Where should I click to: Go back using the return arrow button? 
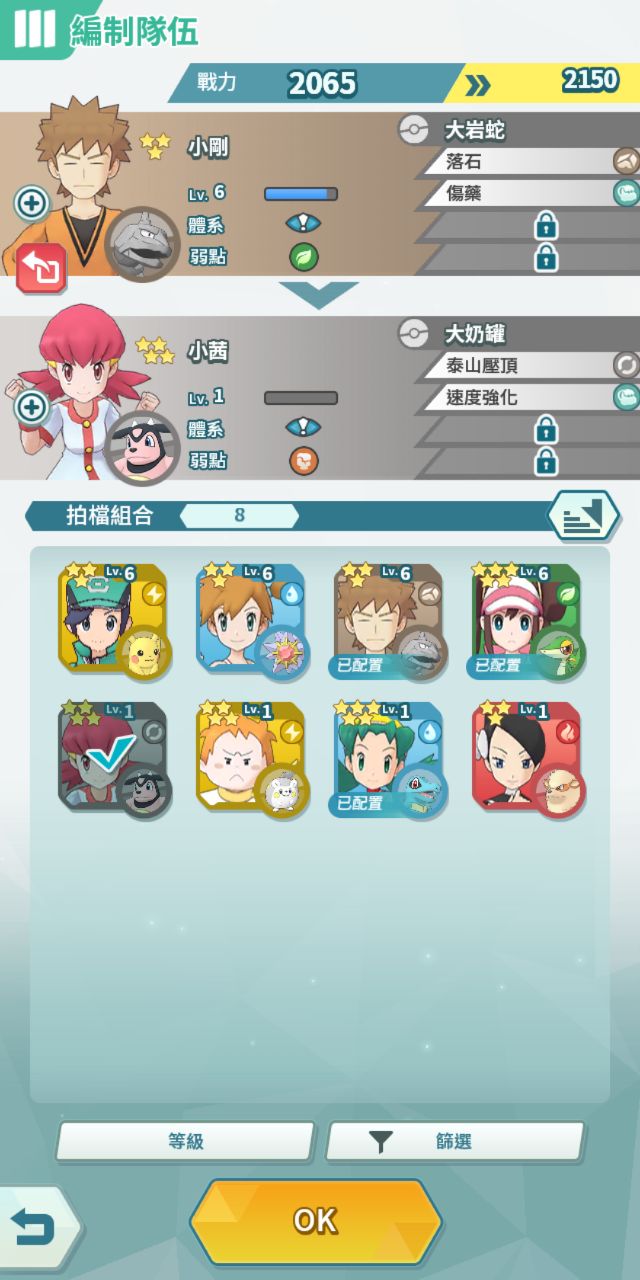point(36,1228)
